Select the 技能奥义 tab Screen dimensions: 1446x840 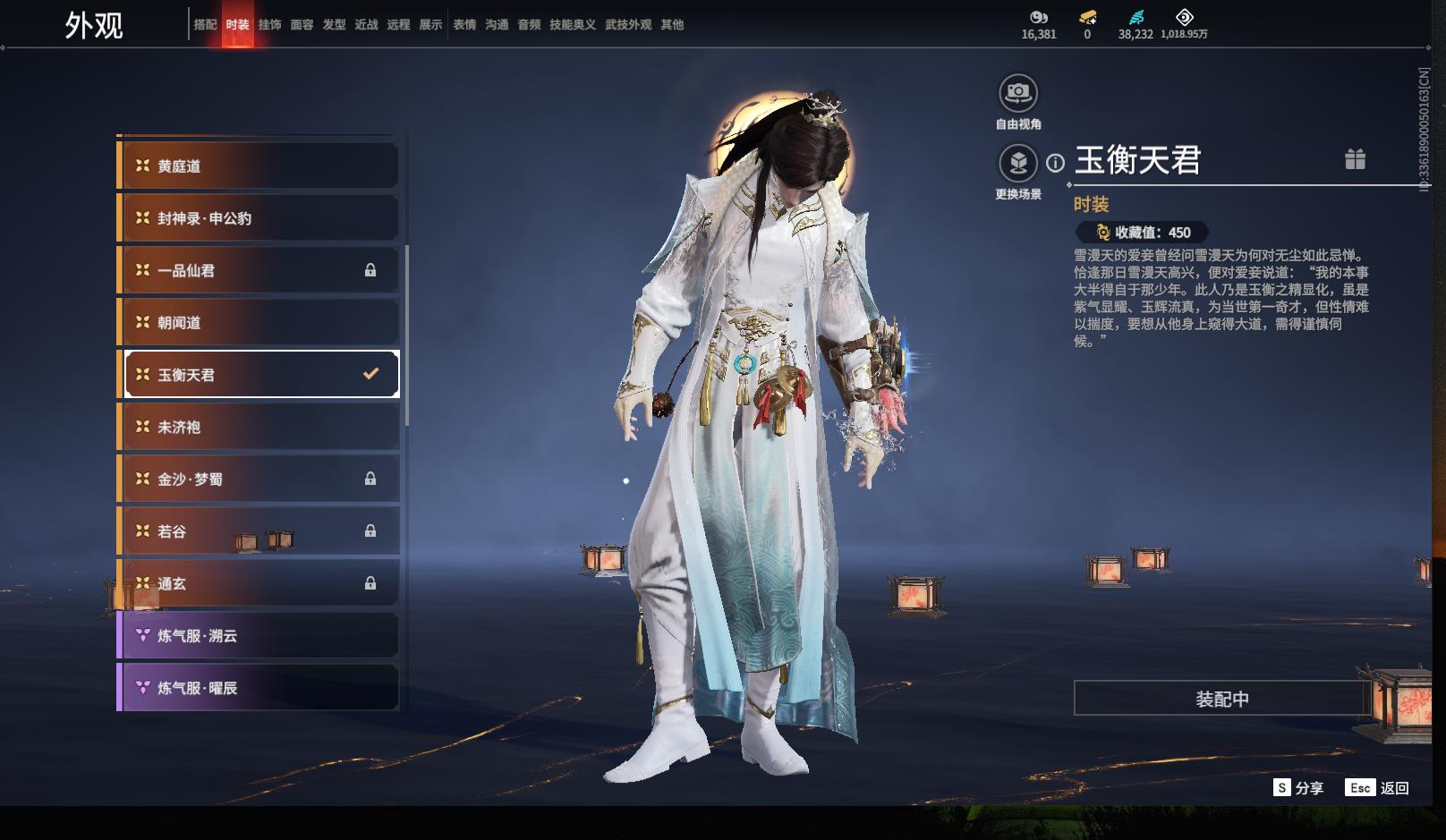pos(572,25)
